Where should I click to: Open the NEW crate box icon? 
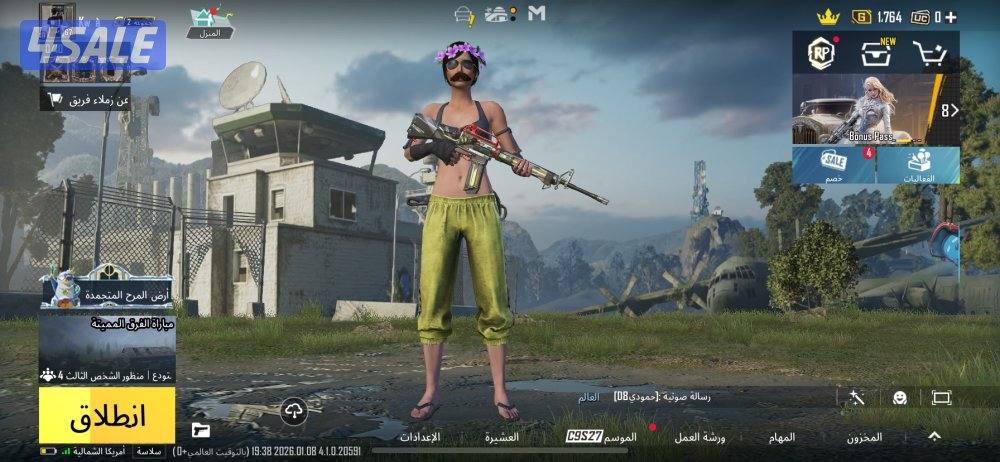[877, 53]
